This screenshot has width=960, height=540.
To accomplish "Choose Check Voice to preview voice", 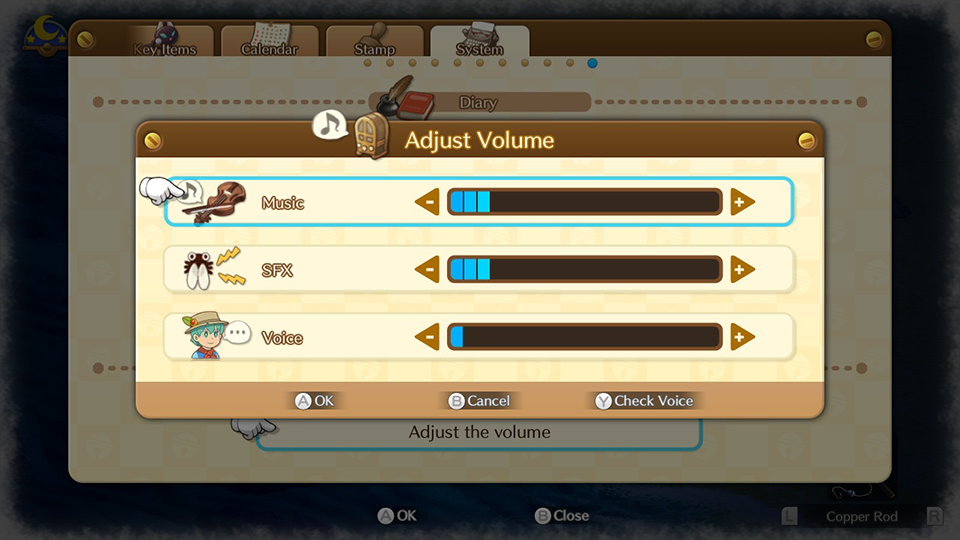I will tap(644, 401).
